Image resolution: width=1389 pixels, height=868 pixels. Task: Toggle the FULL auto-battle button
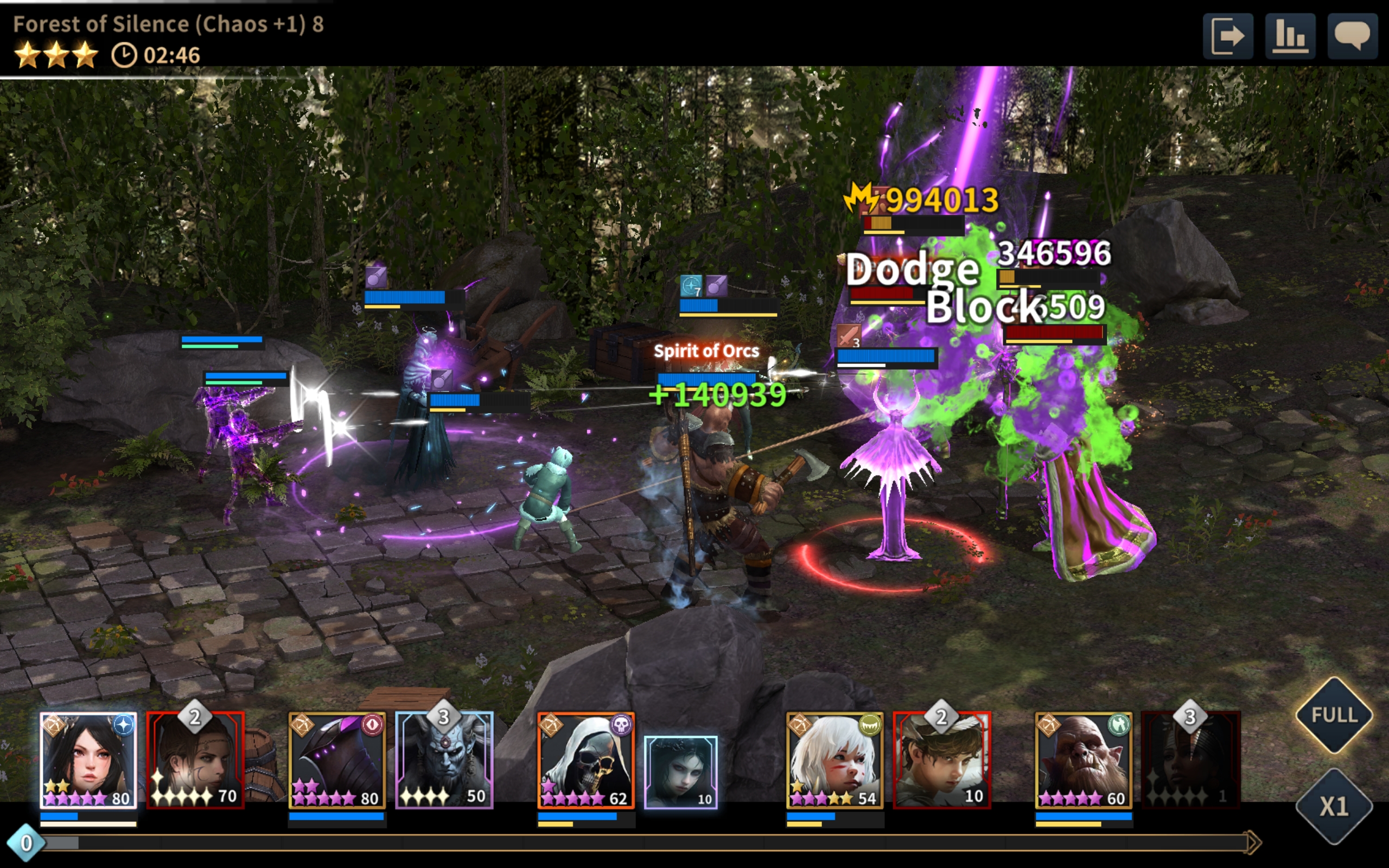1334,716
